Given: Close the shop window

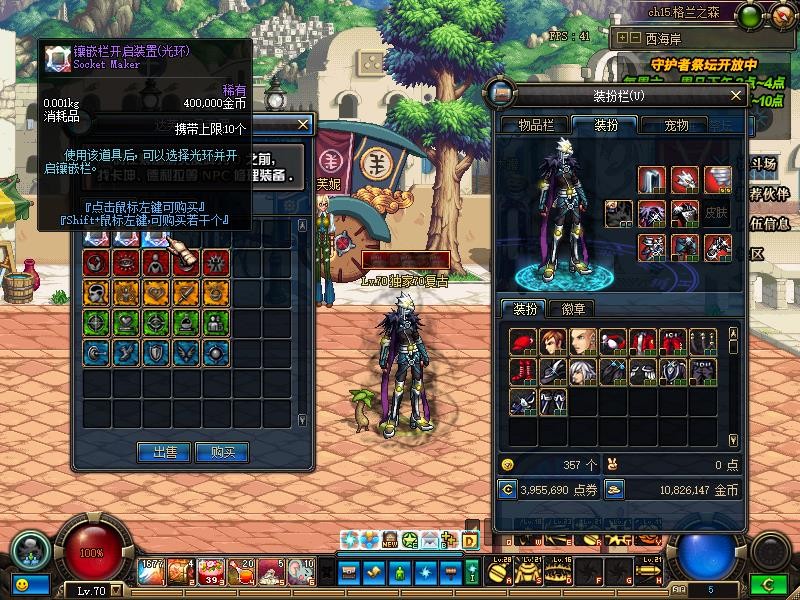Looking at the screenshot, I should pos(304,124).
